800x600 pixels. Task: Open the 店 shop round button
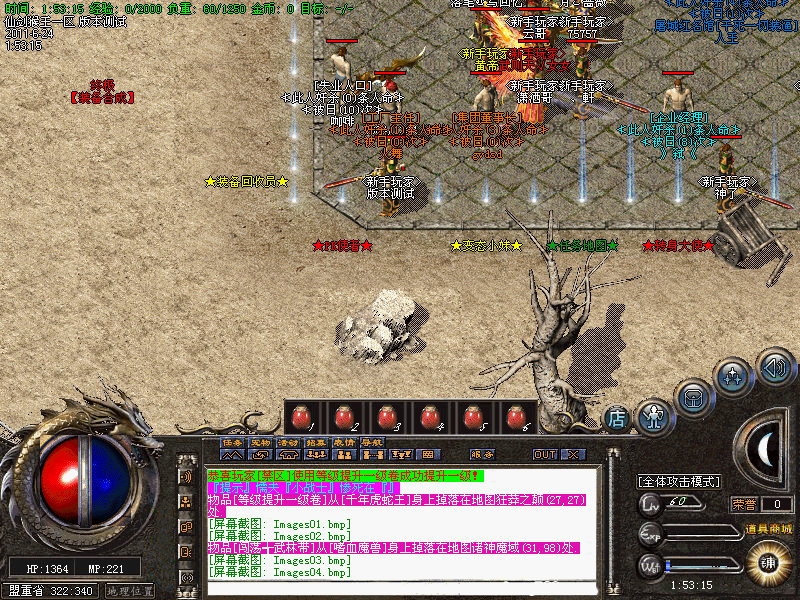[x=617, y=419]
